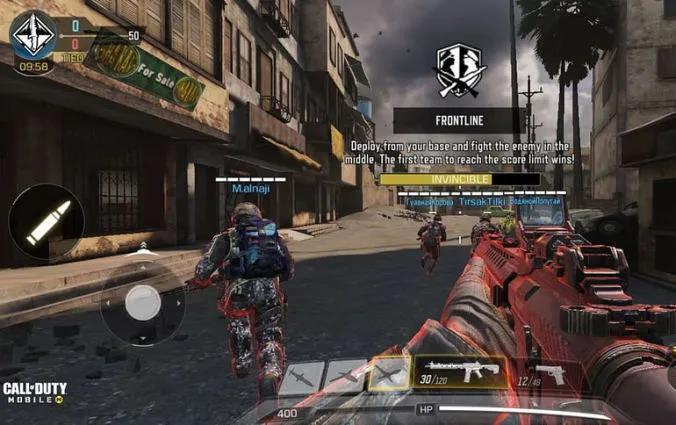The height and width of the screenshot is (425, 676).
Task: Tap the bullet fire button
Action: (x=46, y=222)
